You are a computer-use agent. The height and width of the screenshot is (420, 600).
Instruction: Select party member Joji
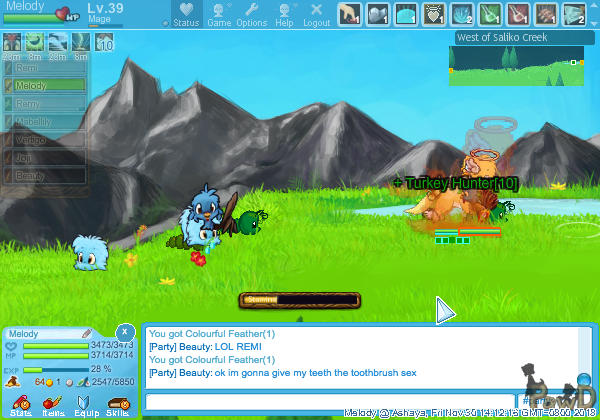point(48,157)
